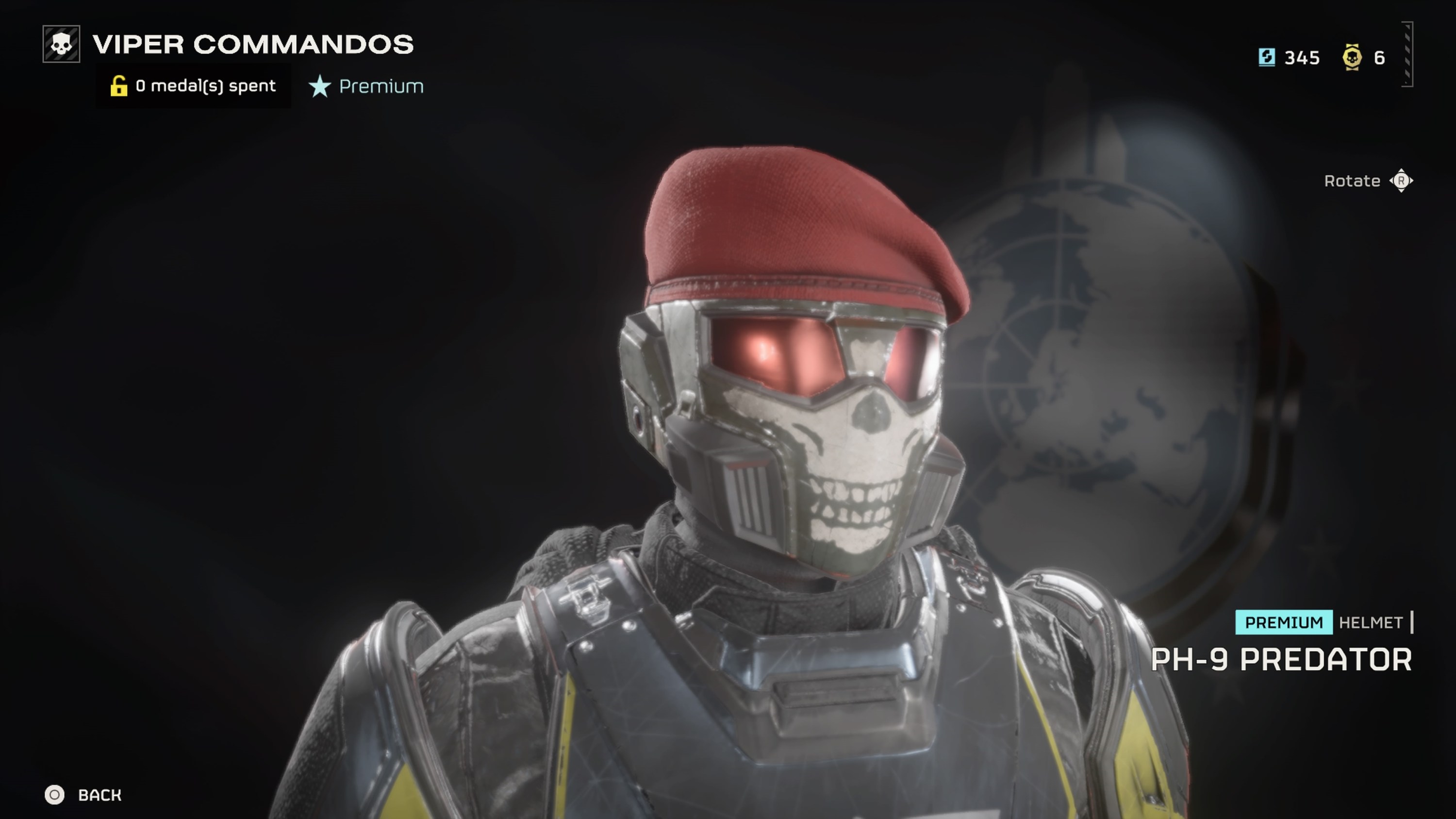Click the circle button icon beside BACK
This screenshot has width=1456, height=819.
[55, 795]
